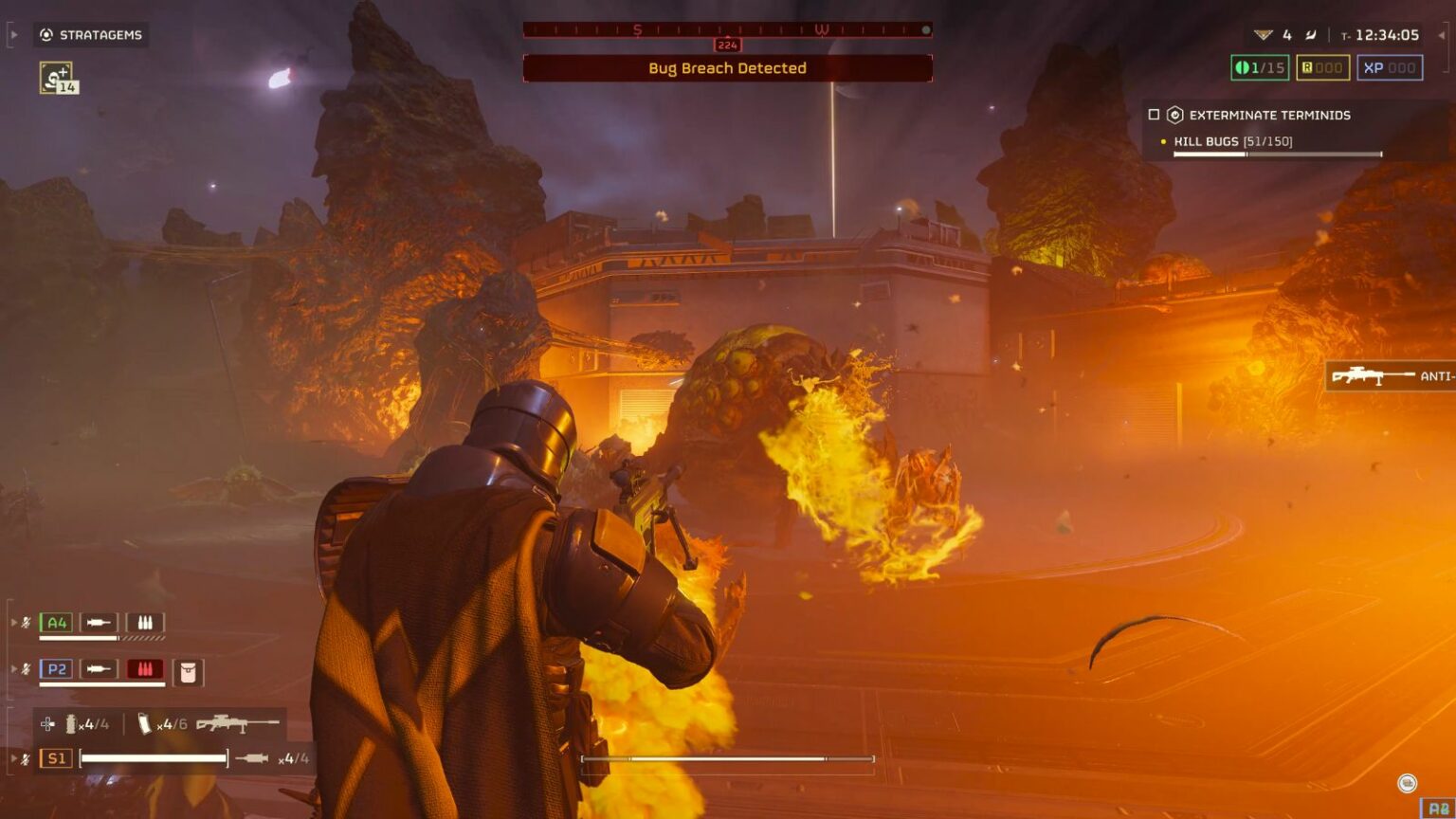
Task: Click the stim syringe icon beside the health bar
Action: pos(251,756)
